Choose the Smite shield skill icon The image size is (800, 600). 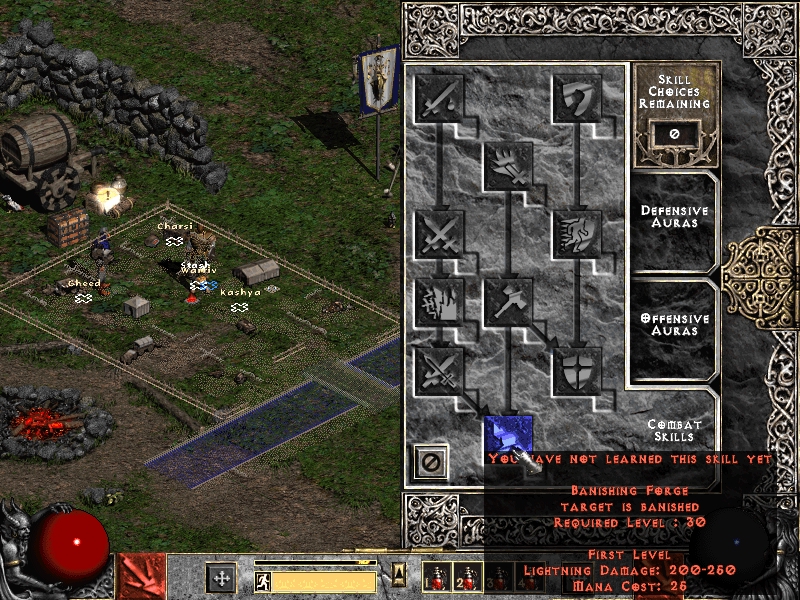click(578, 98)
